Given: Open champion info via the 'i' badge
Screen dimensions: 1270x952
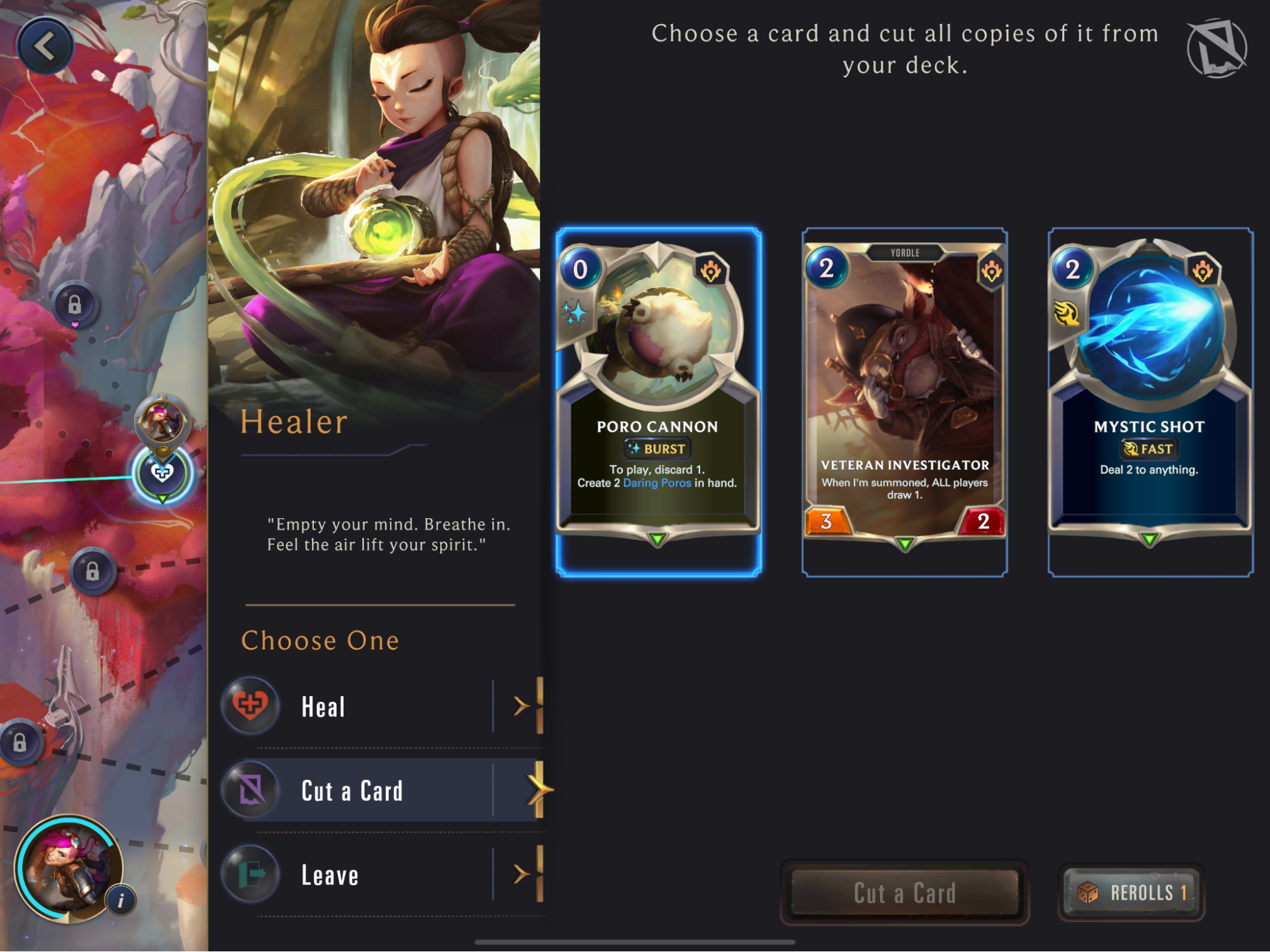Looking at the screenshot, I should [121, 899].
